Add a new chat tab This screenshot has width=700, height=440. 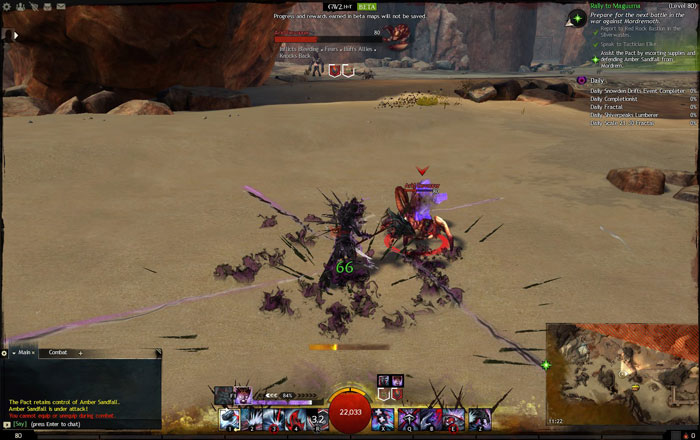(81, 352)
